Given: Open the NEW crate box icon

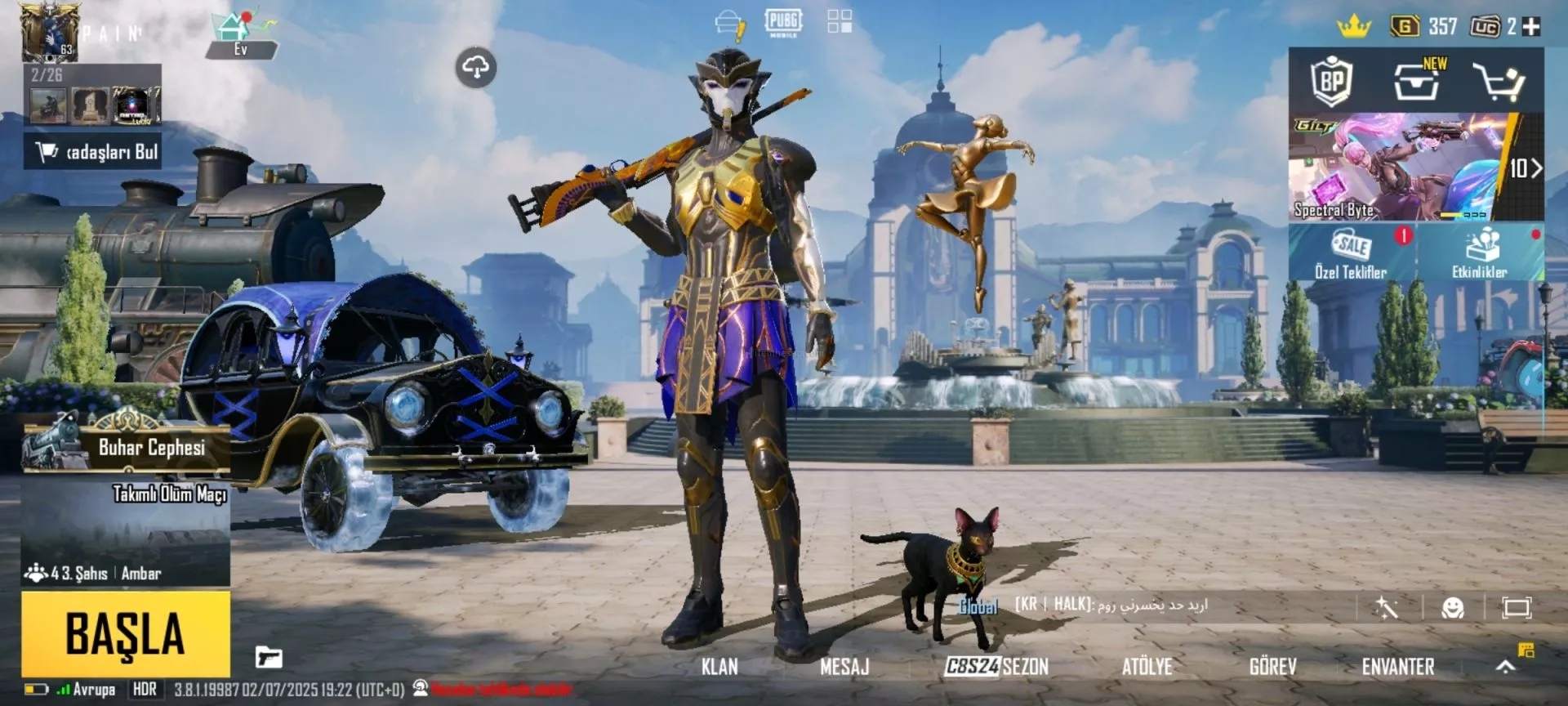Looking at the screenshot, I should 1417,81.
